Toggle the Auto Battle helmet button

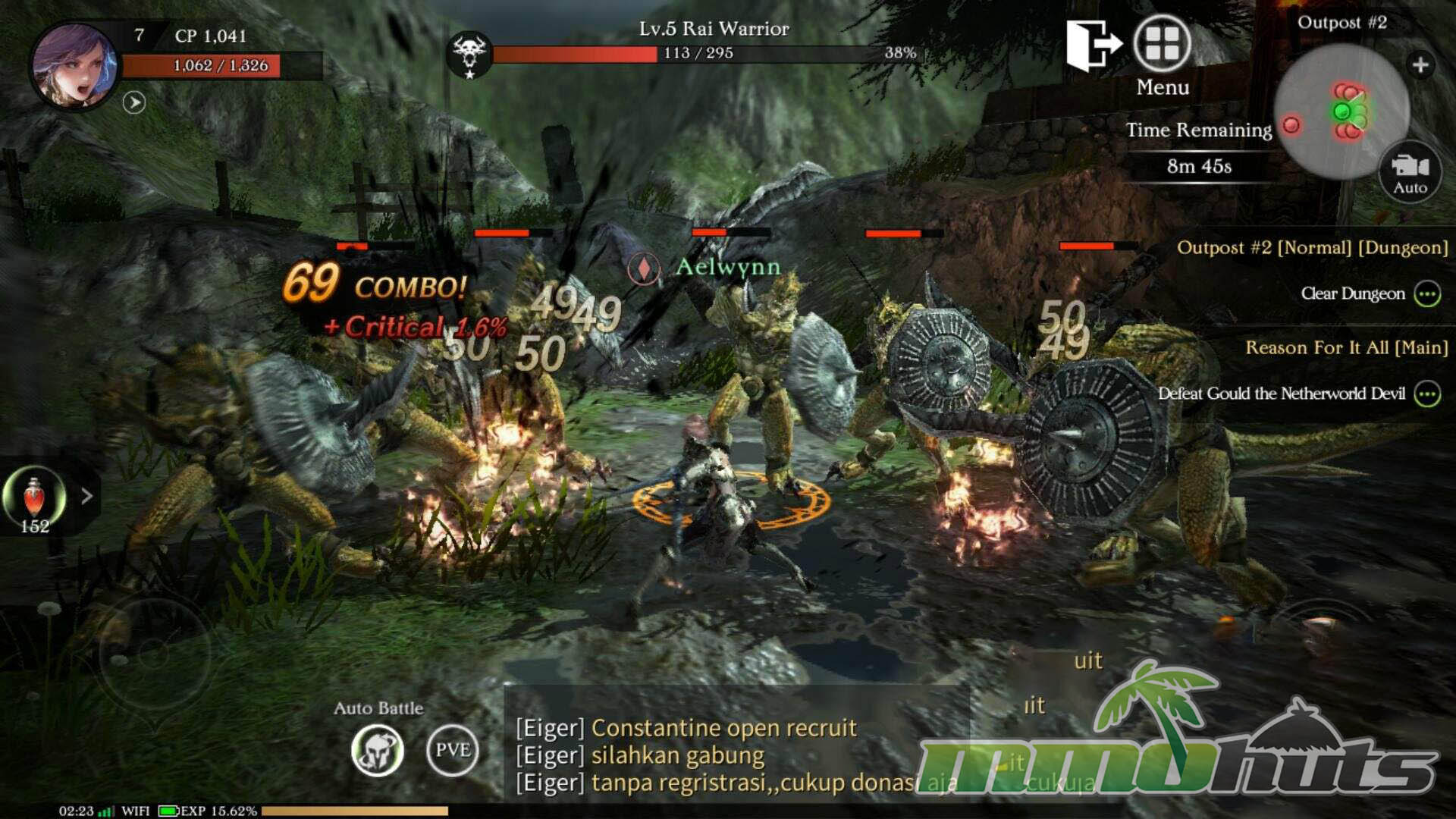tap(378, 750)
